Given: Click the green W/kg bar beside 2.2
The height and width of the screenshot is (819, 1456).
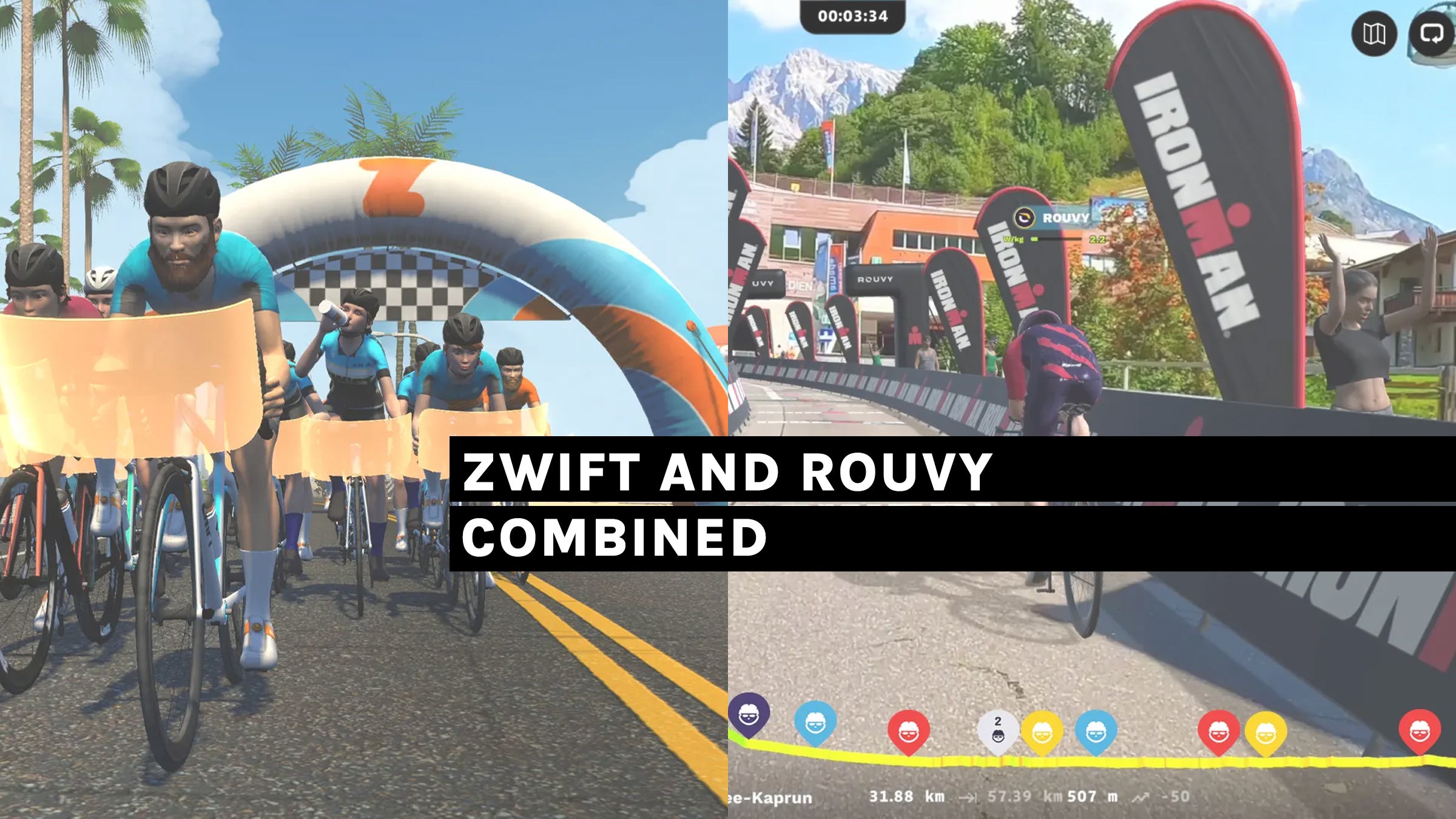Looking at the screenshot, I should [1034, 240].
